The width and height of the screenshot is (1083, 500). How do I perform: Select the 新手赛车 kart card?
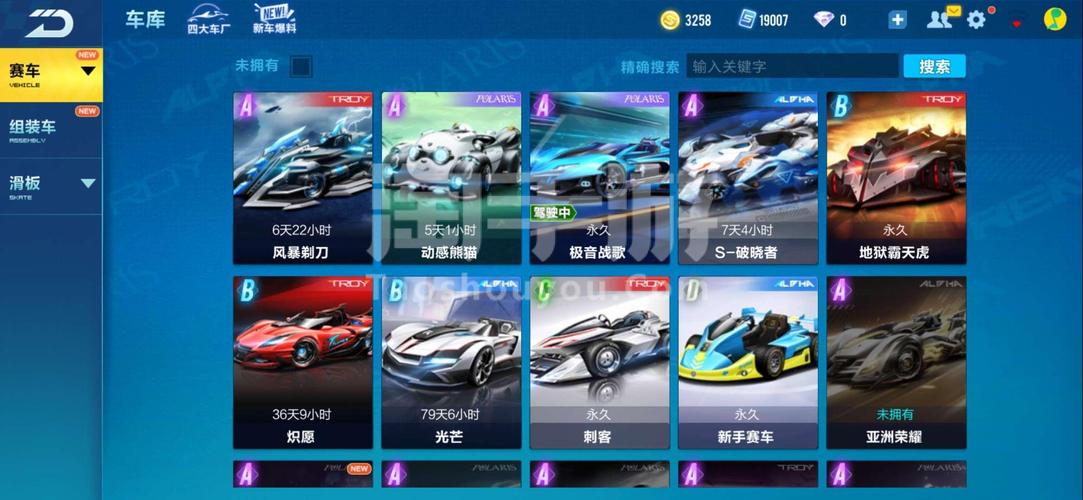[x=748, y=362]
